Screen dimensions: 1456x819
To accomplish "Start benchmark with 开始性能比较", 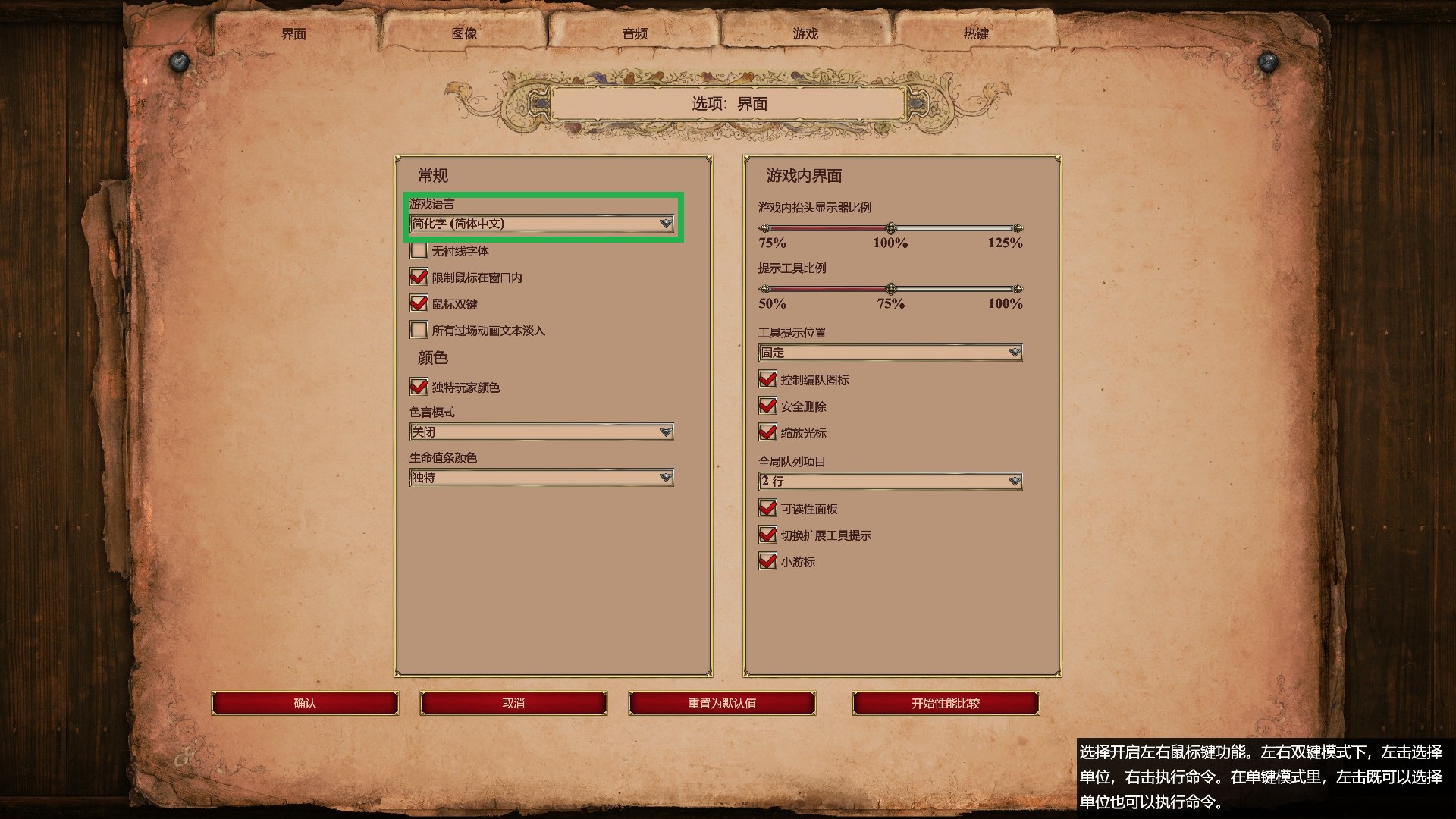I will coord(946,703).
